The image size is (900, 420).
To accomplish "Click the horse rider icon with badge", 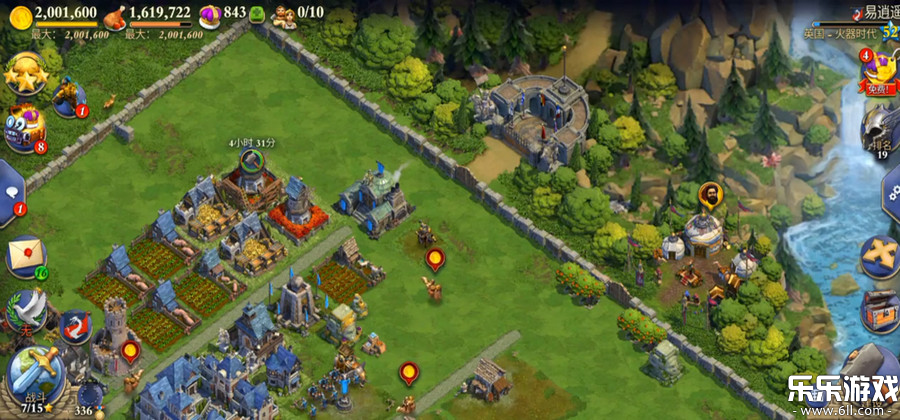I will pyautogui.click(x=68, y=97).
